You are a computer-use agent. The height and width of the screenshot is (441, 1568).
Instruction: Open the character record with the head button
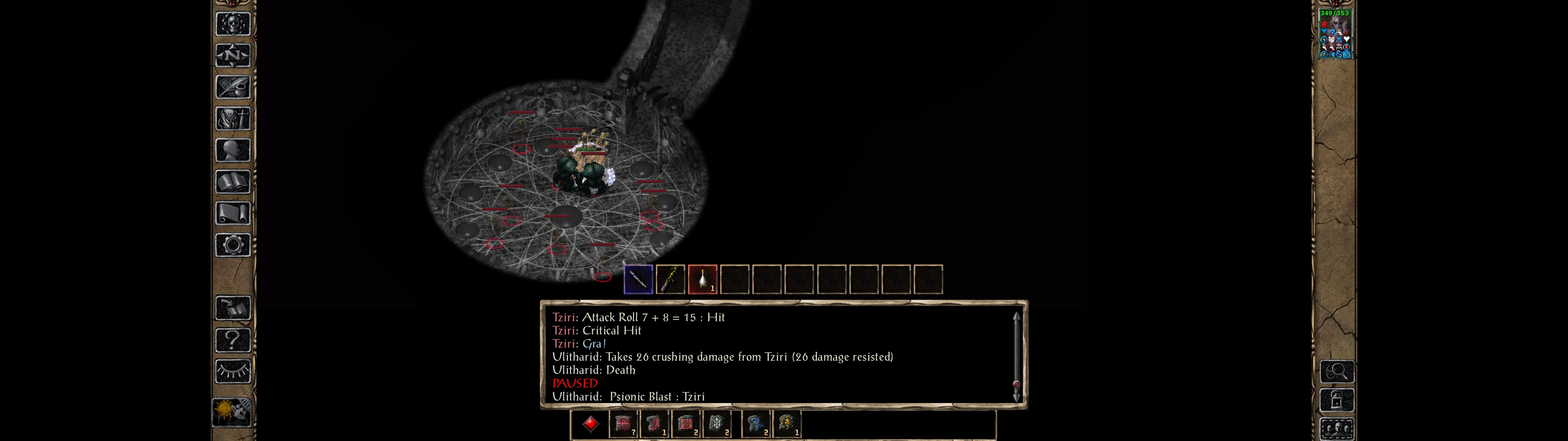pos(232,150)
